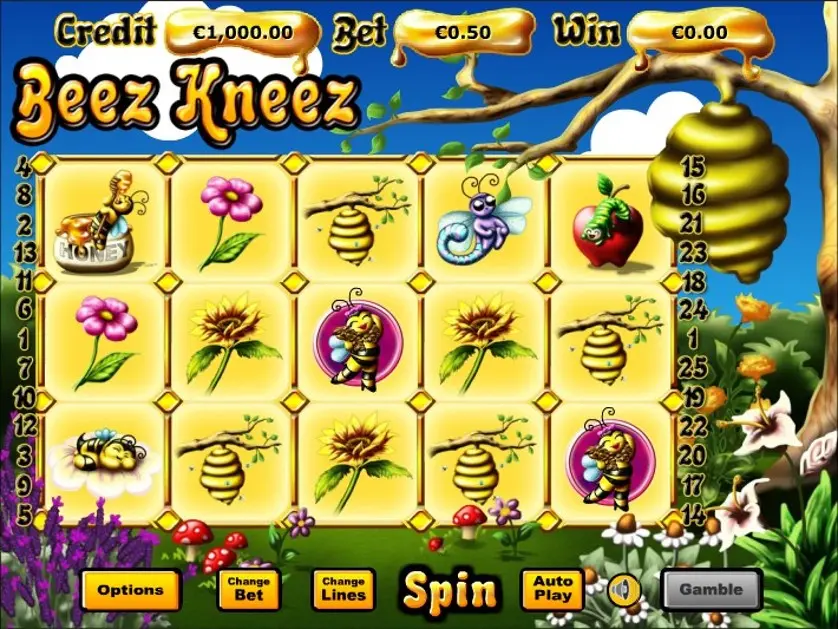Spin the reels

[x=450, y=591]
